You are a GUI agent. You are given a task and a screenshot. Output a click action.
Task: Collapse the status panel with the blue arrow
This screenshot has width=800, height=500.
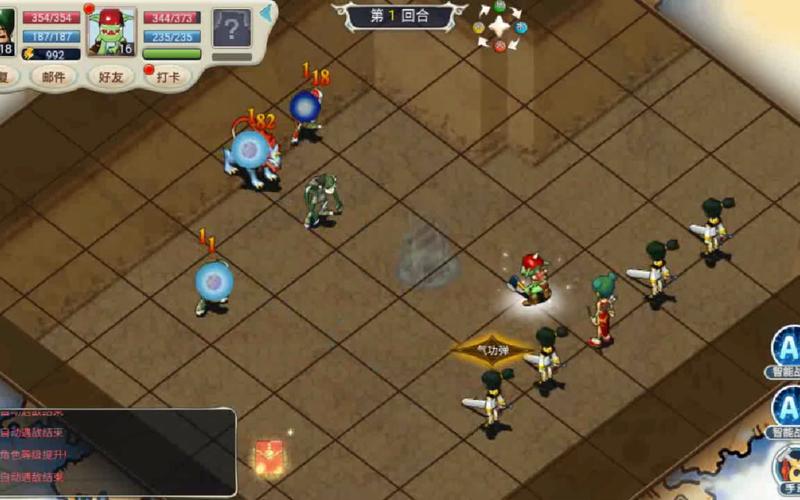tap(267, 13)
